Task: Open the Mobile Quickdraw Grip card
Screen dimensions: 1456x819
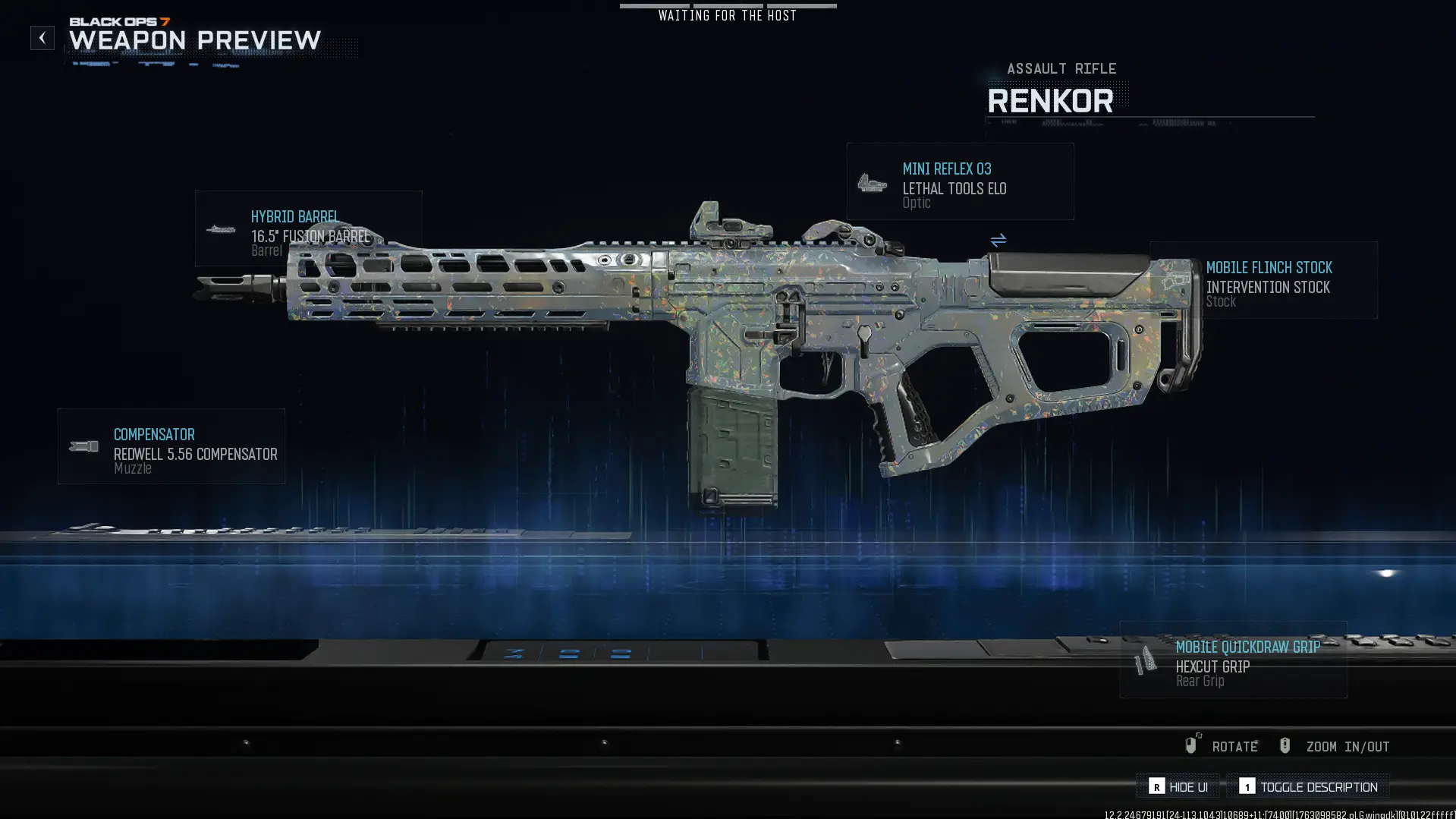Action: [x=1233, y=660]
